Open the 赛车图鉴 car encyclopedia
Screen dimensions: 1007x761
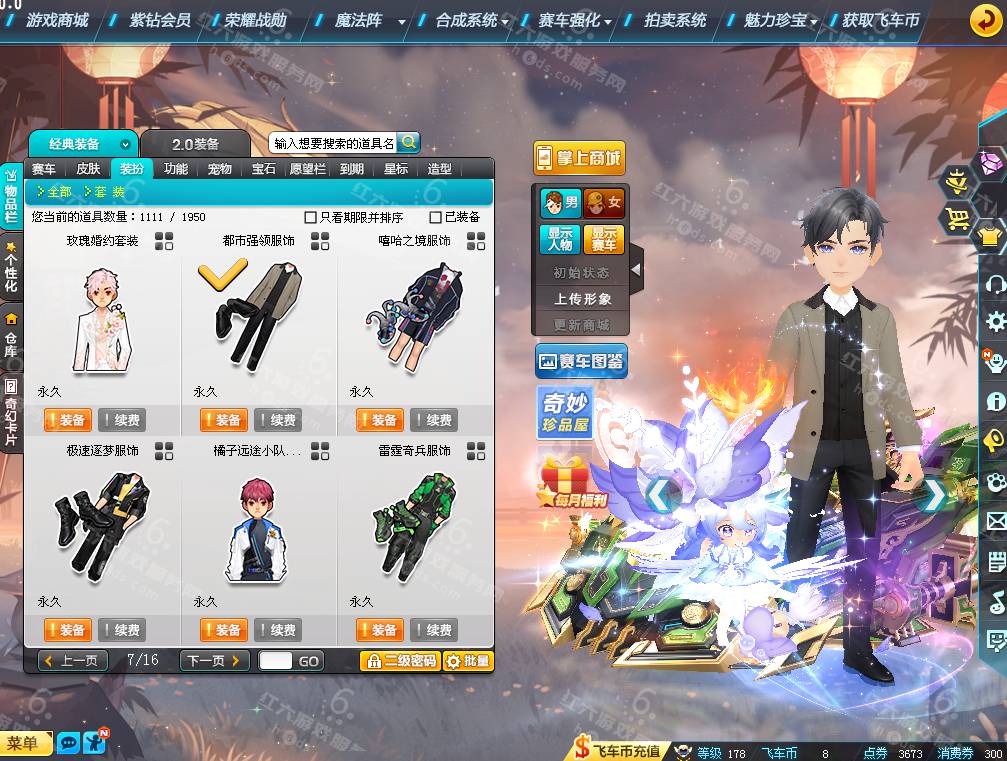[581, 361]
